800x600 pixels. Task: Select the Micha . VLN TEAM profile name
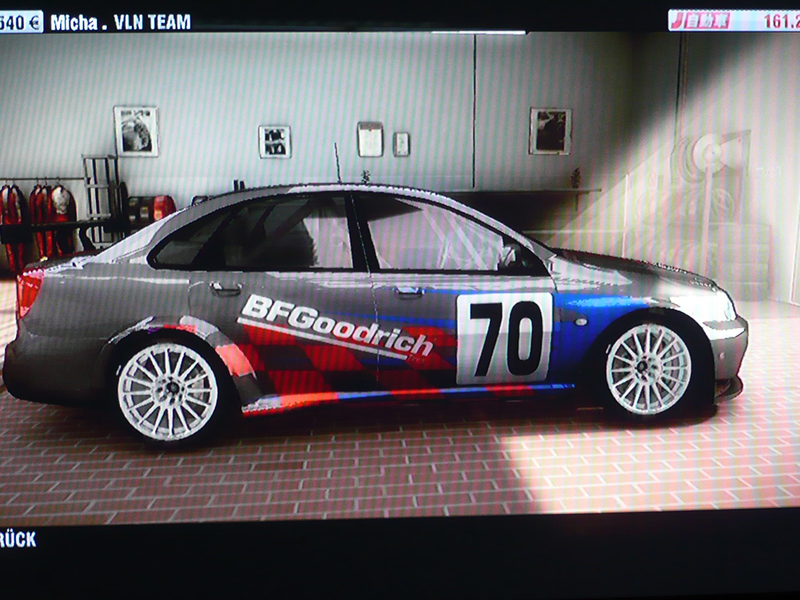click(120, 22)
